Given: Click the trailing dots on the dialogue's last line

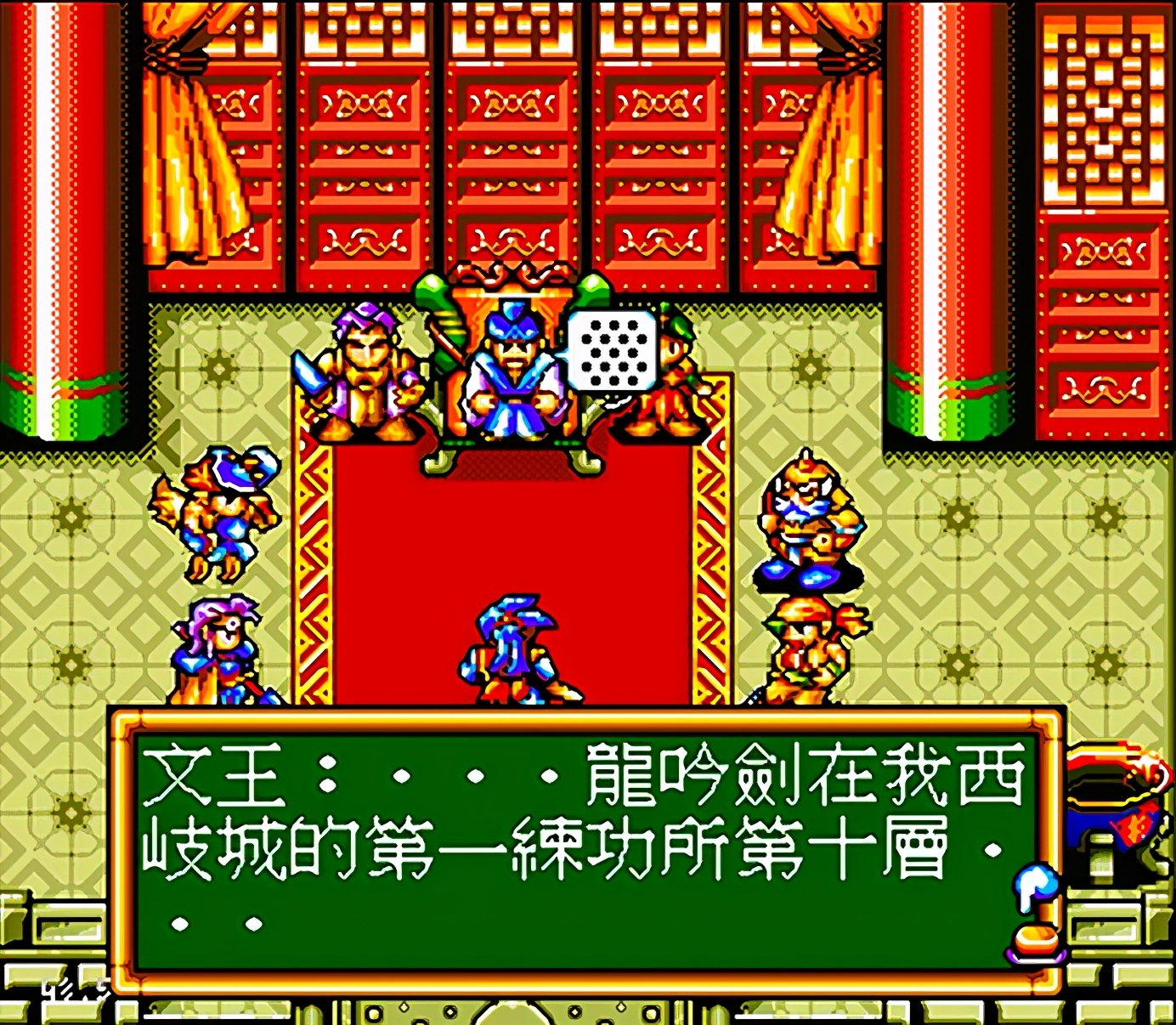Looking at the screenshot, I should coord(217,922).
